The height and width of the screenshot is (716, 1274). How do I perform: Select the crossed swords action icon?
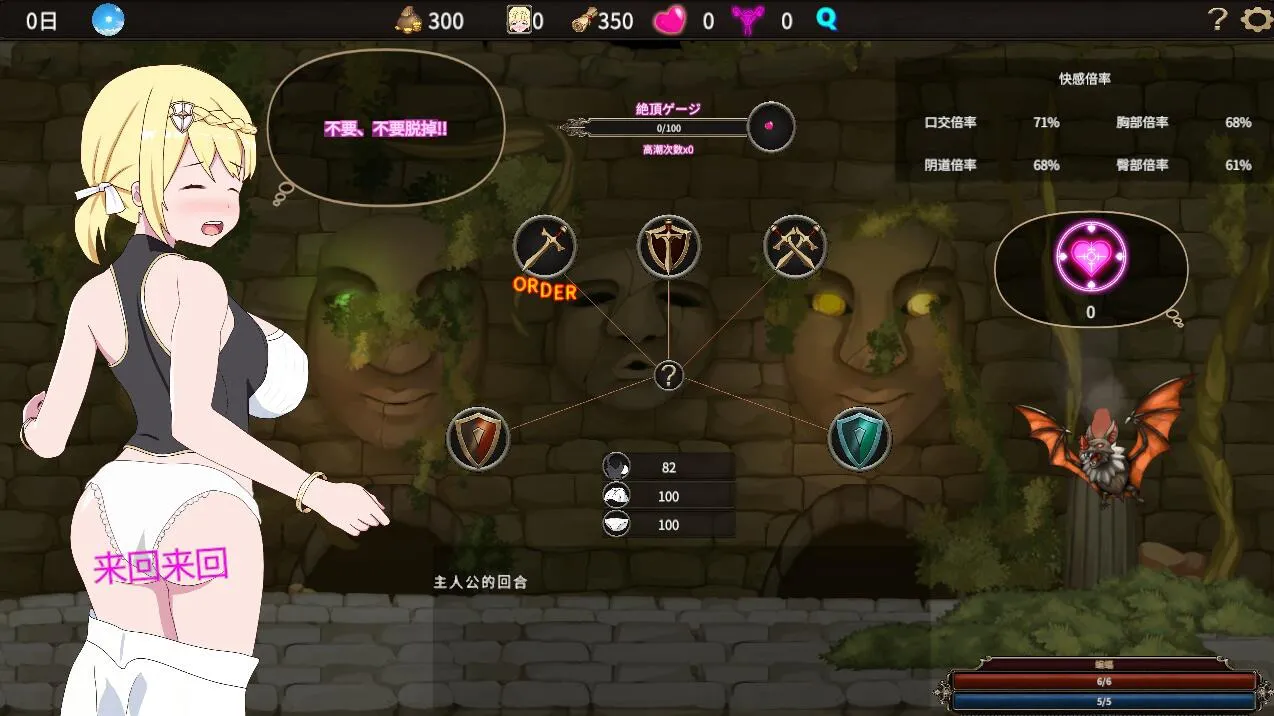point(795,247)
